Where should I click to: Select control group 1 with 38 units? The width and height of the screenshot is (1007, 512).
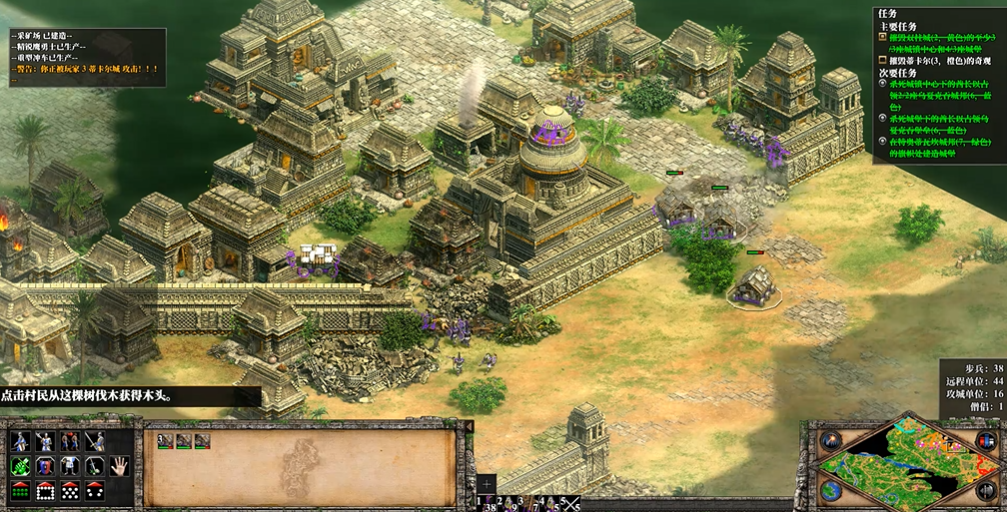[487, 504]
